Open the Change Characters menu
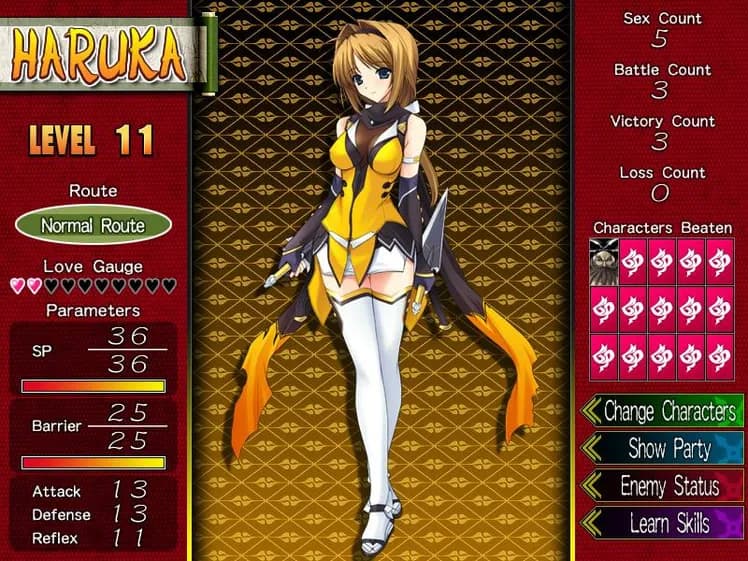Viewport: 748px width, 561px height. (668, 411)
